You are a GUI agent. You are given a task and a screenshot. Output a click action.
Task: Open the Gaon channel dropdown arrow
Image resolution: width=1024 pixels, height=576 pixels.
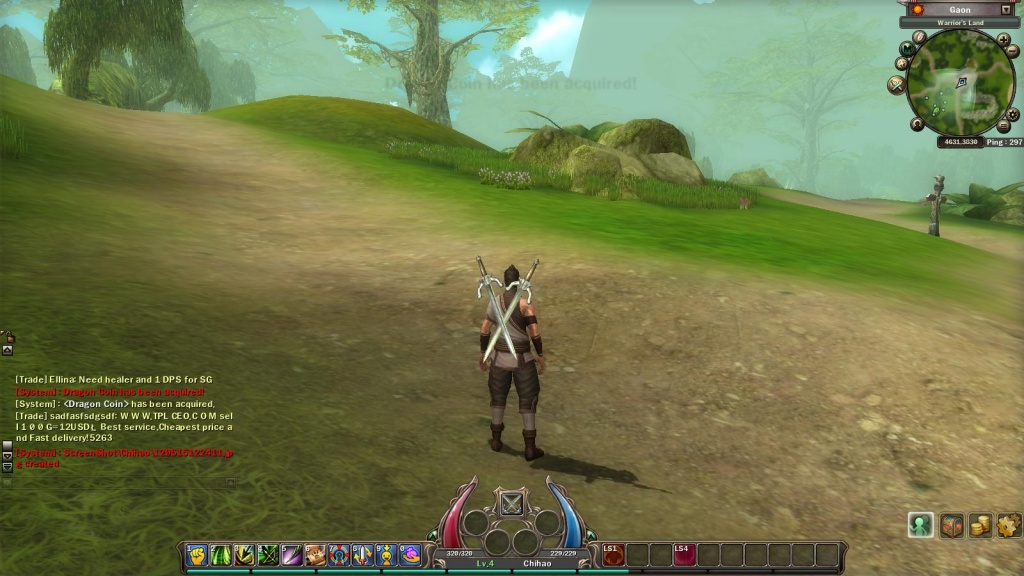pyautogui.click(x=1006, y=10)
